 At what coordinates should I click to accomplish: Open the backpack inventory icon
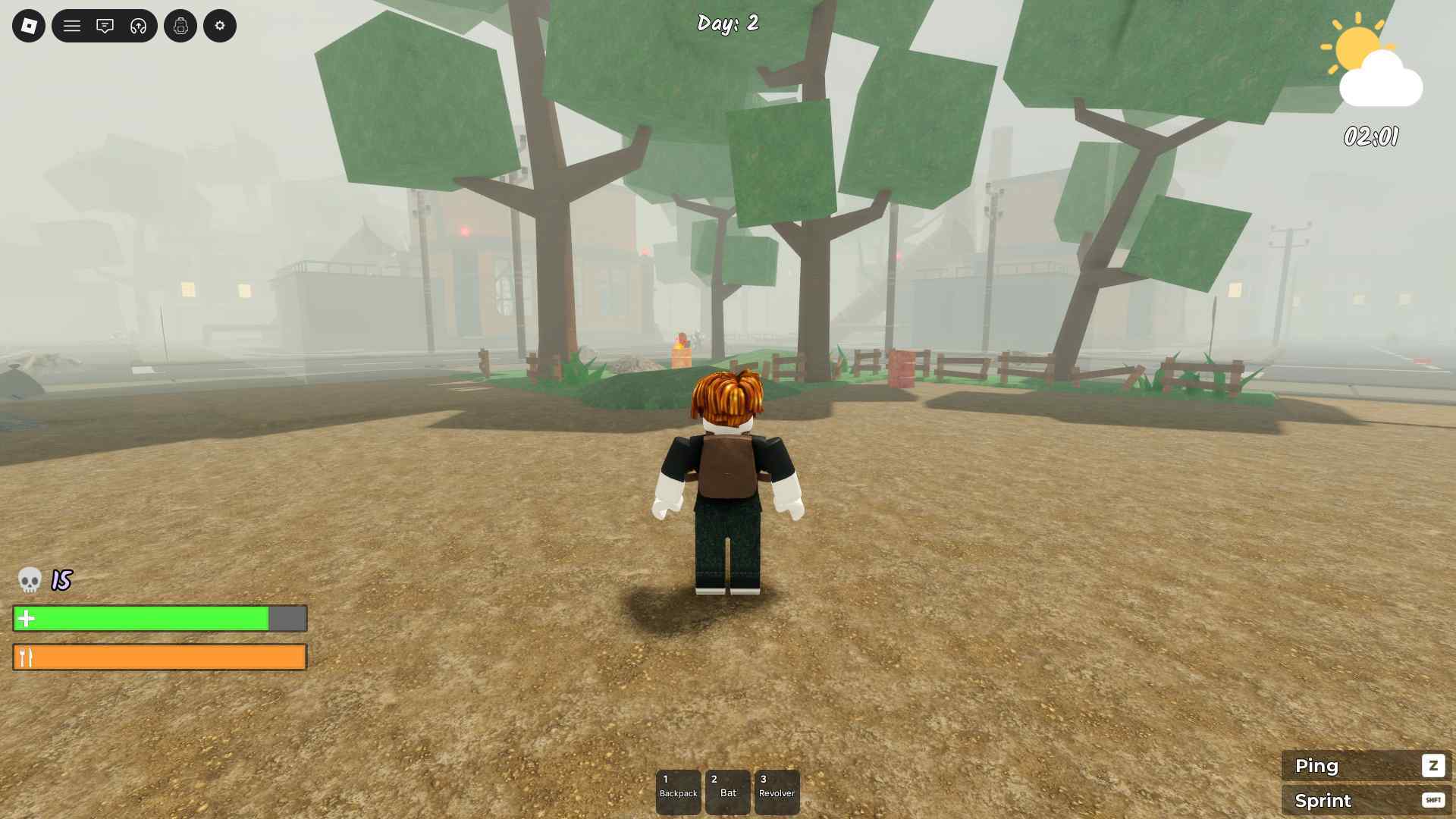pyautogui.click(x=180, y=25)
